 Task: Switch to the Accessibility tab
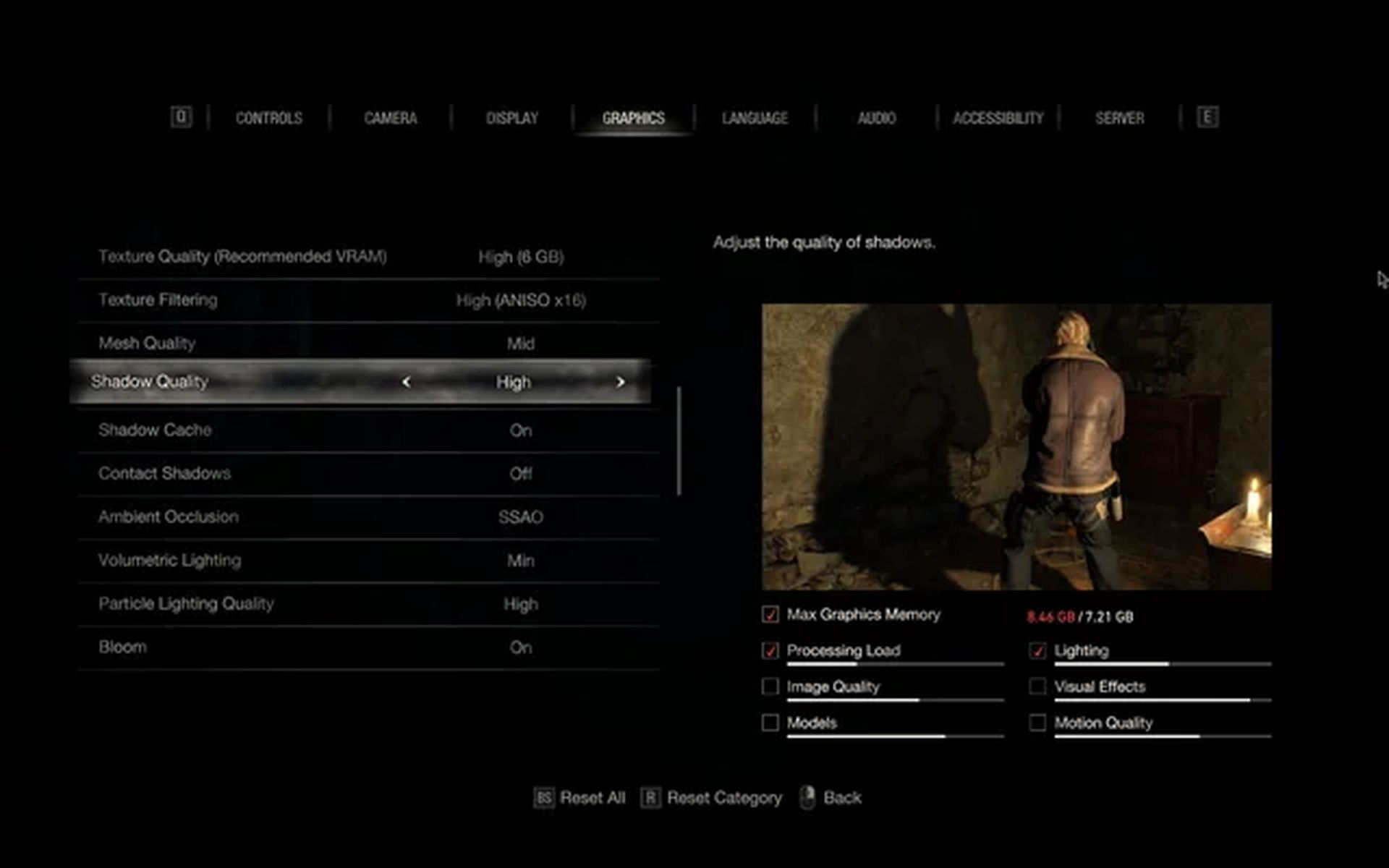click(998, 118)
